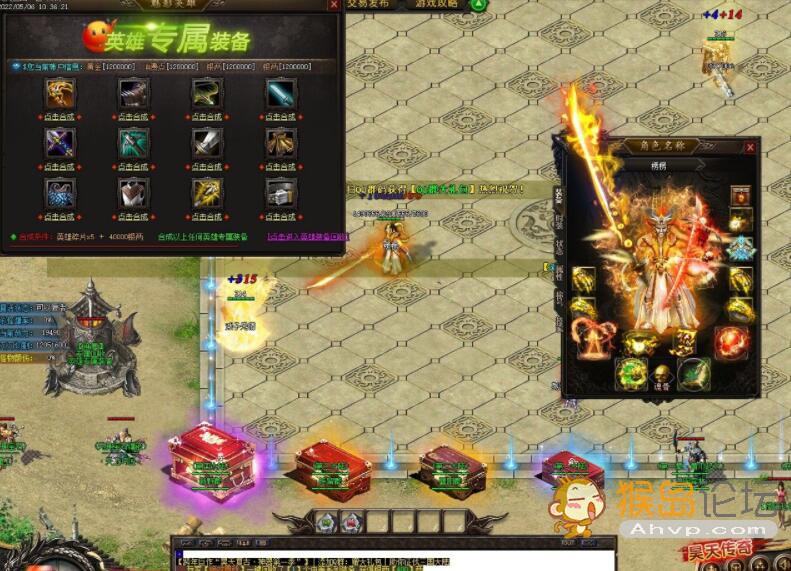The image size is (791, 571).
Task: Select the green armor equipment icon
Action: coord(133,142)
